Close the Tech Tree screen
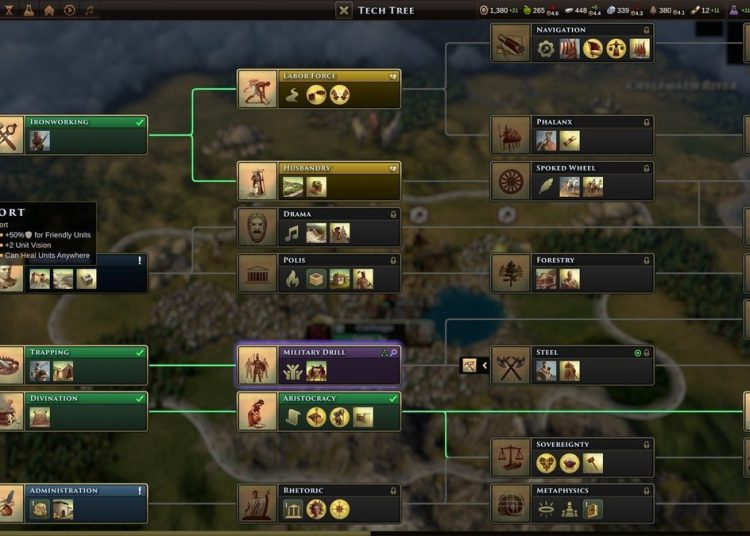 (344, 10)
